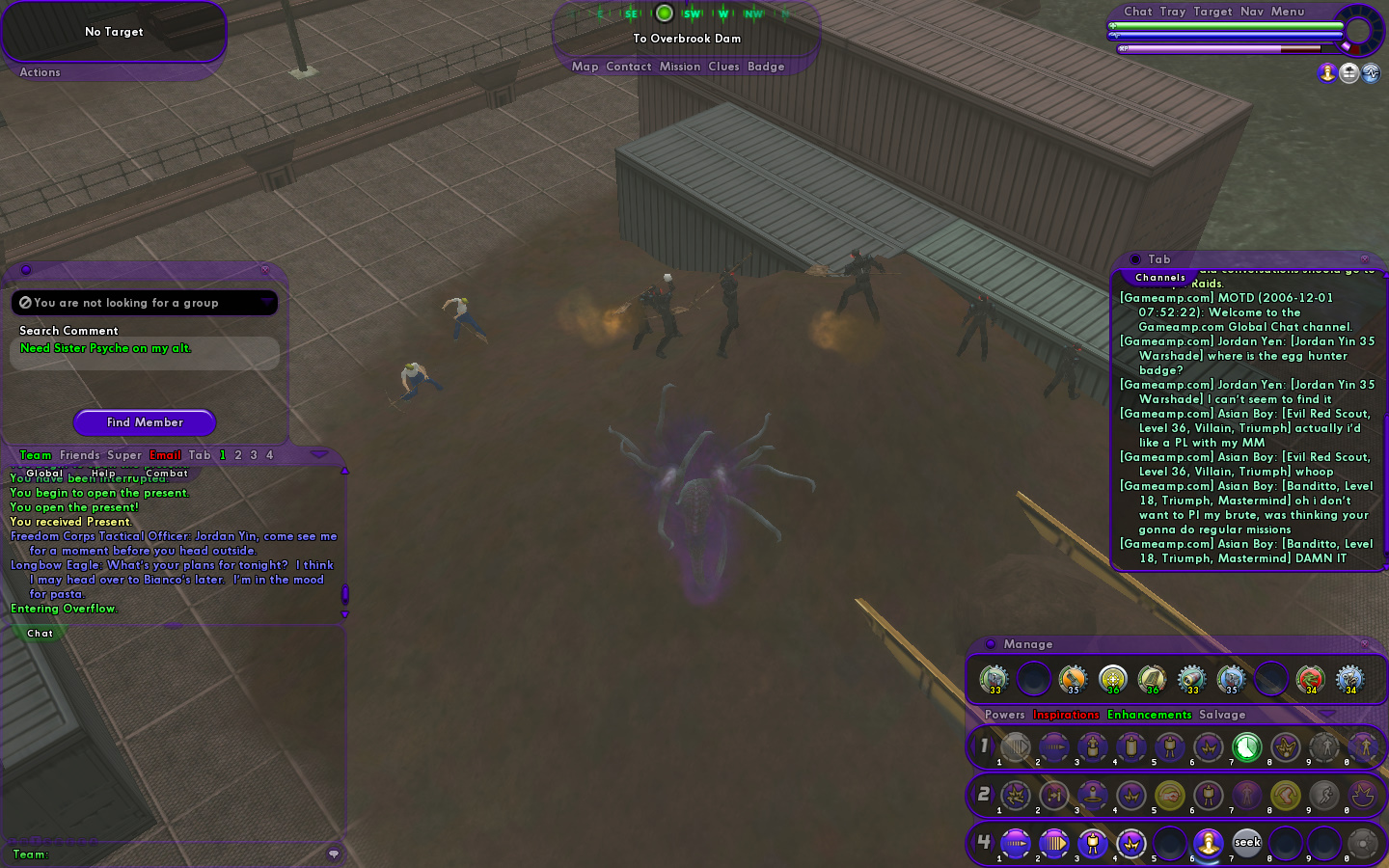Edit the Search Comment text field

[x=145, y=353]
